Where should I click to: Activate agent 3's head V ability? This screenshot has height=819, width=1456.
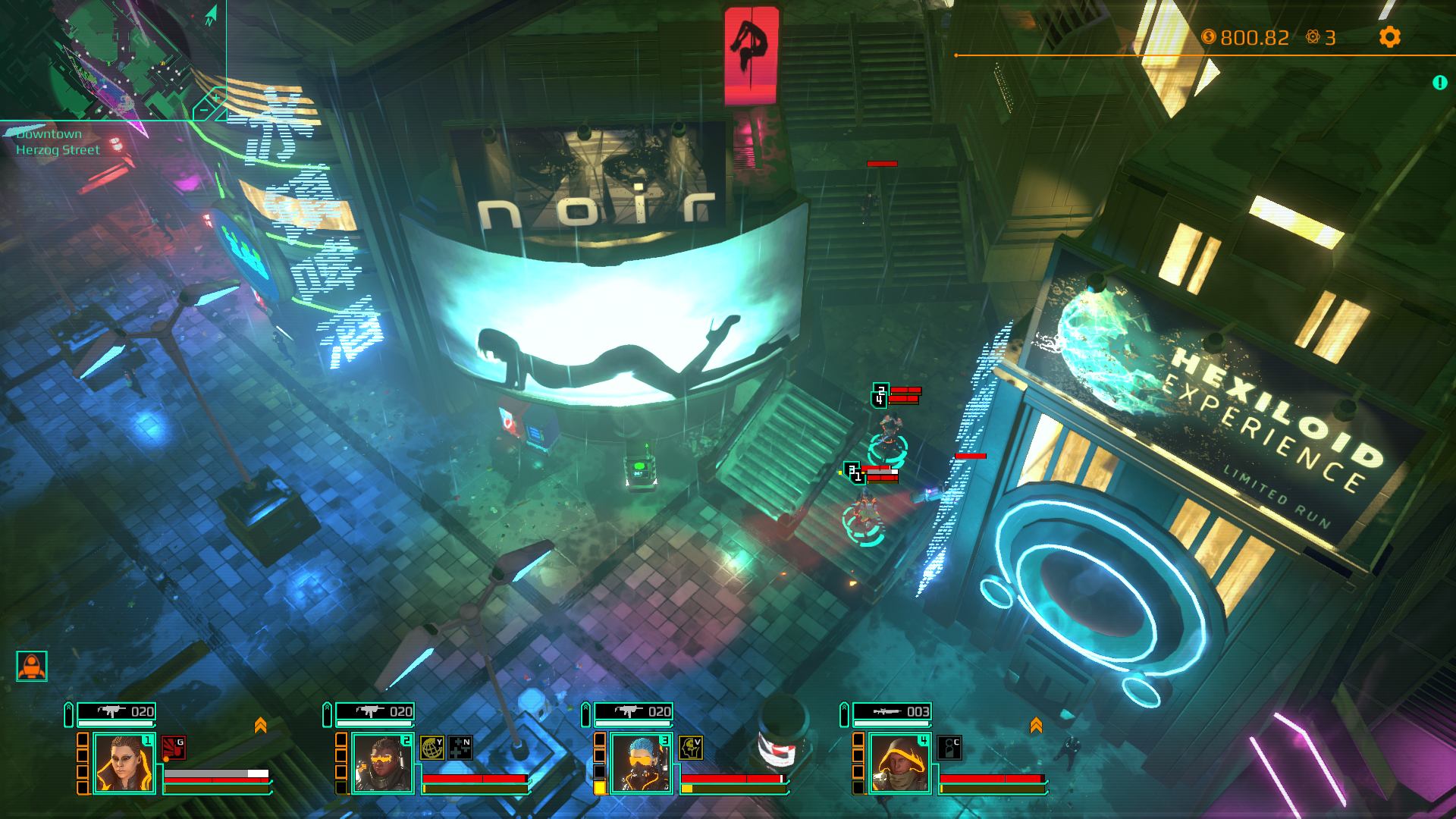690,748
